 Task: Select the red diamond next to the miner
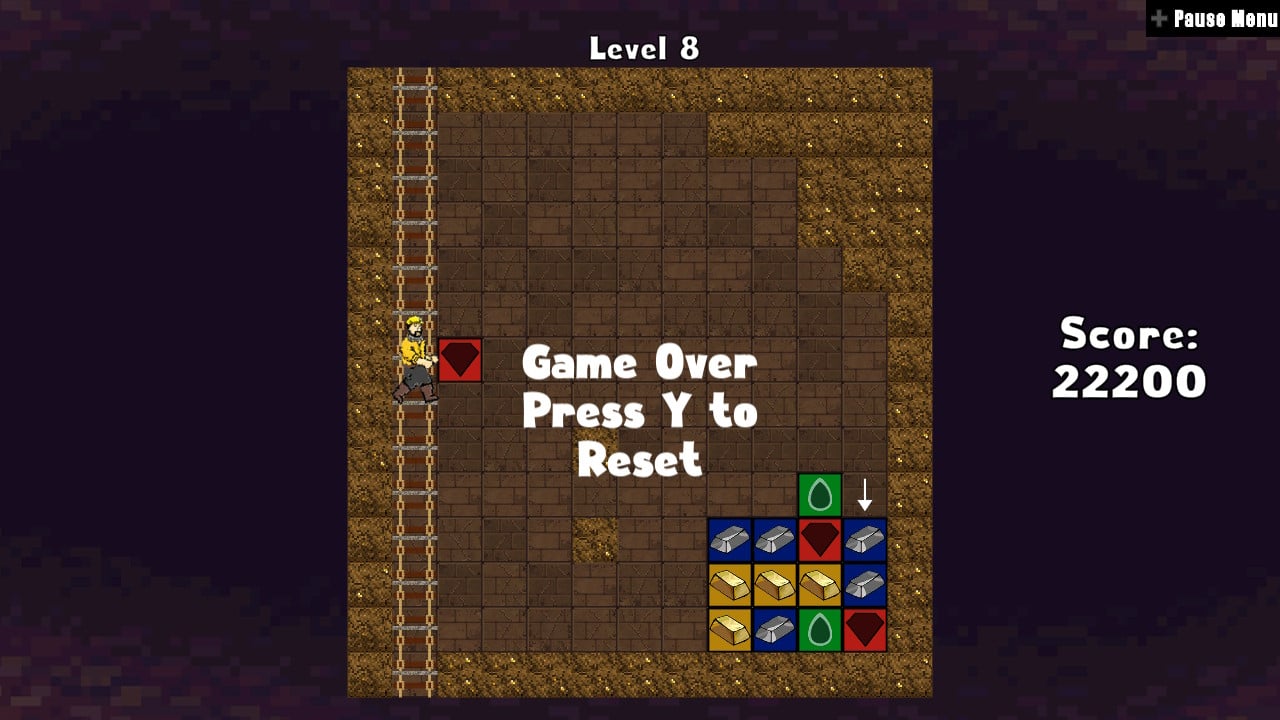(459, 361)
